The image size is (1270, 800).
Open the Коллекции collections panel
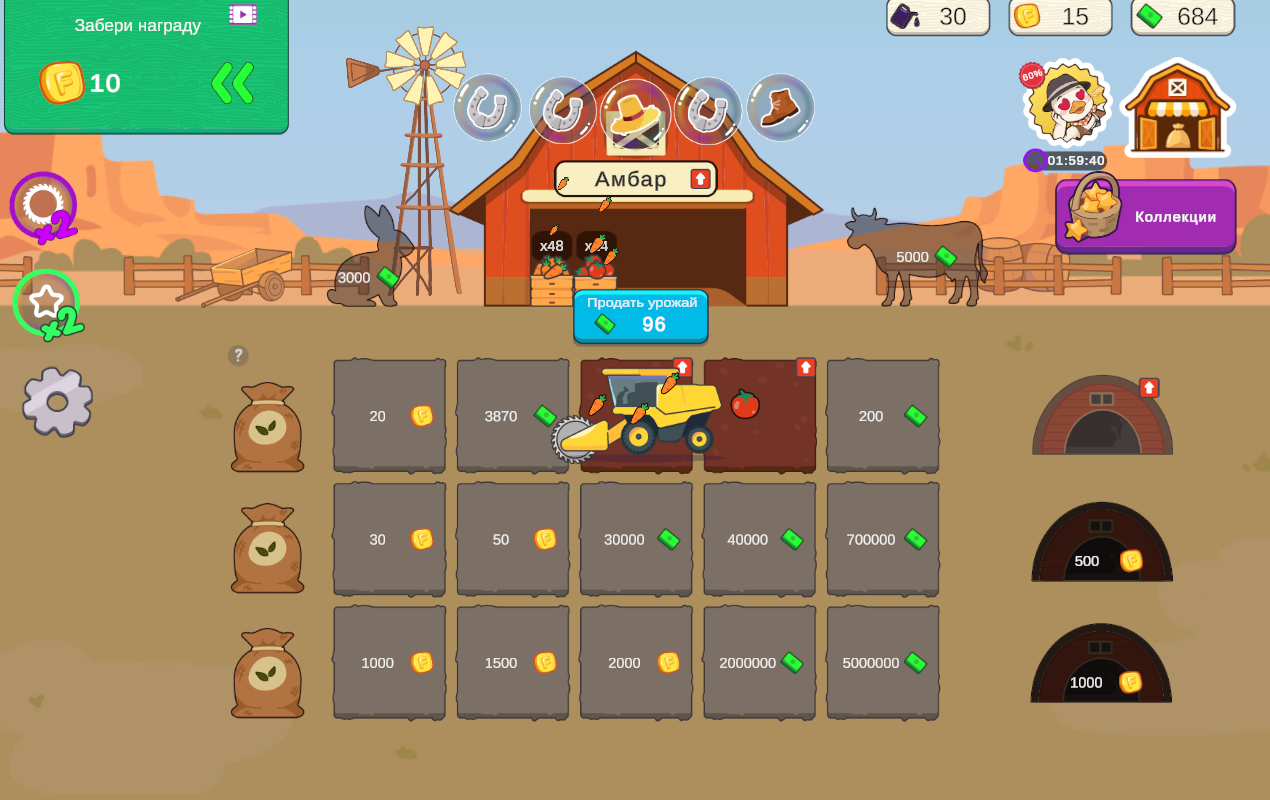[1146, 216]
